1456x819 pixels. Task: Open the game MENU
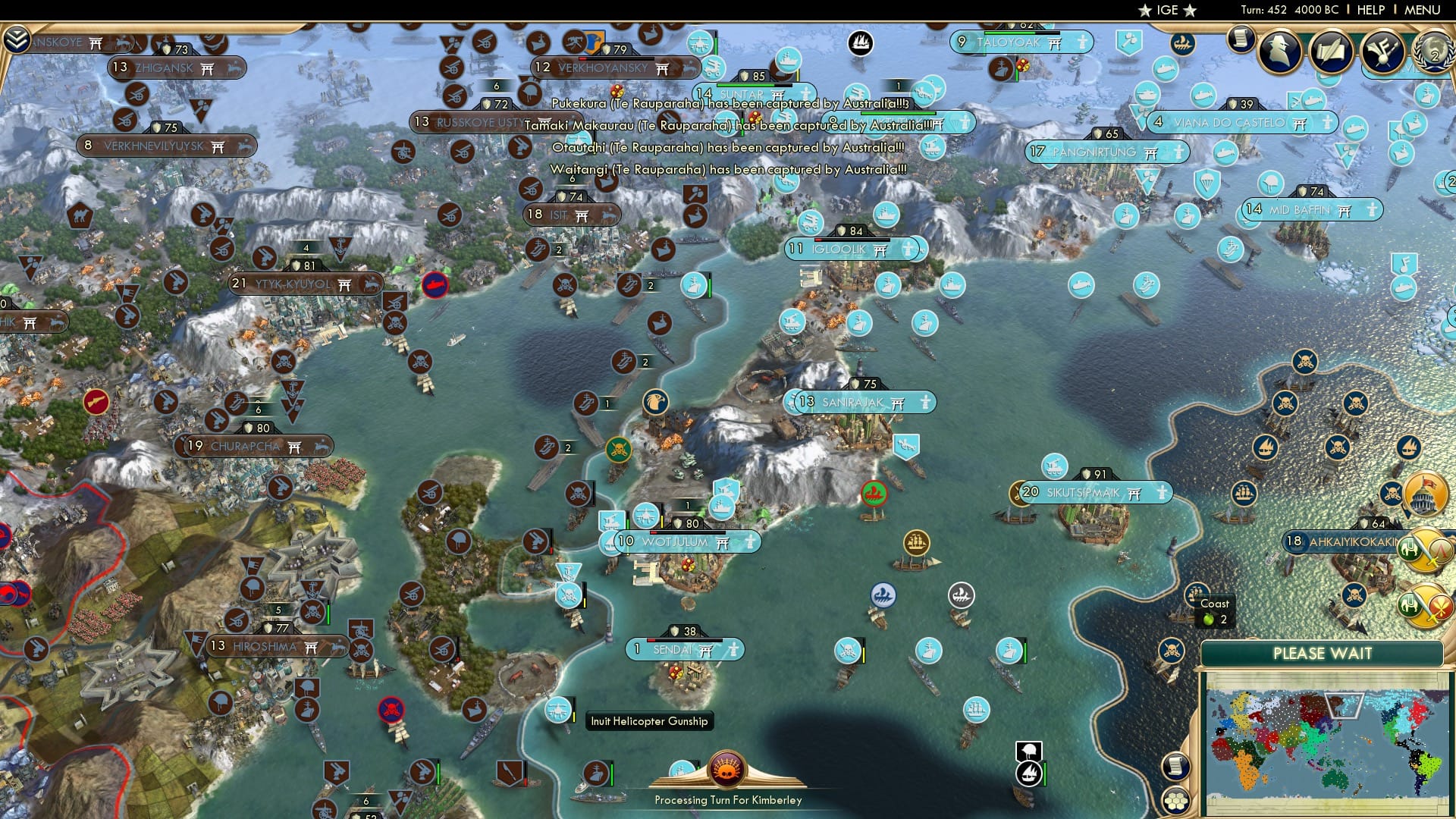coord(1424,10)
